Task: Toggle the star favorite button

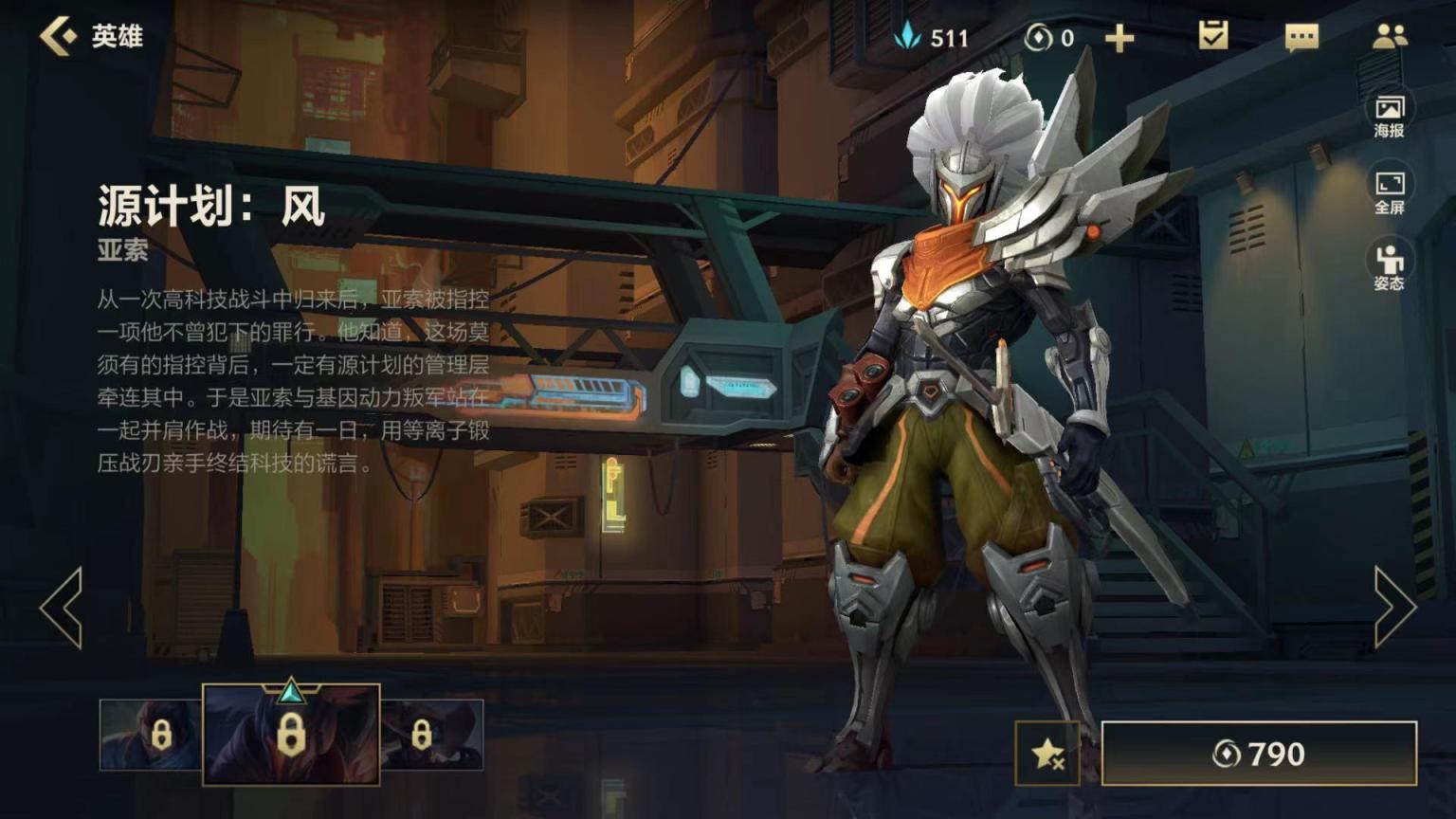Action: [x=1047, y=754]
